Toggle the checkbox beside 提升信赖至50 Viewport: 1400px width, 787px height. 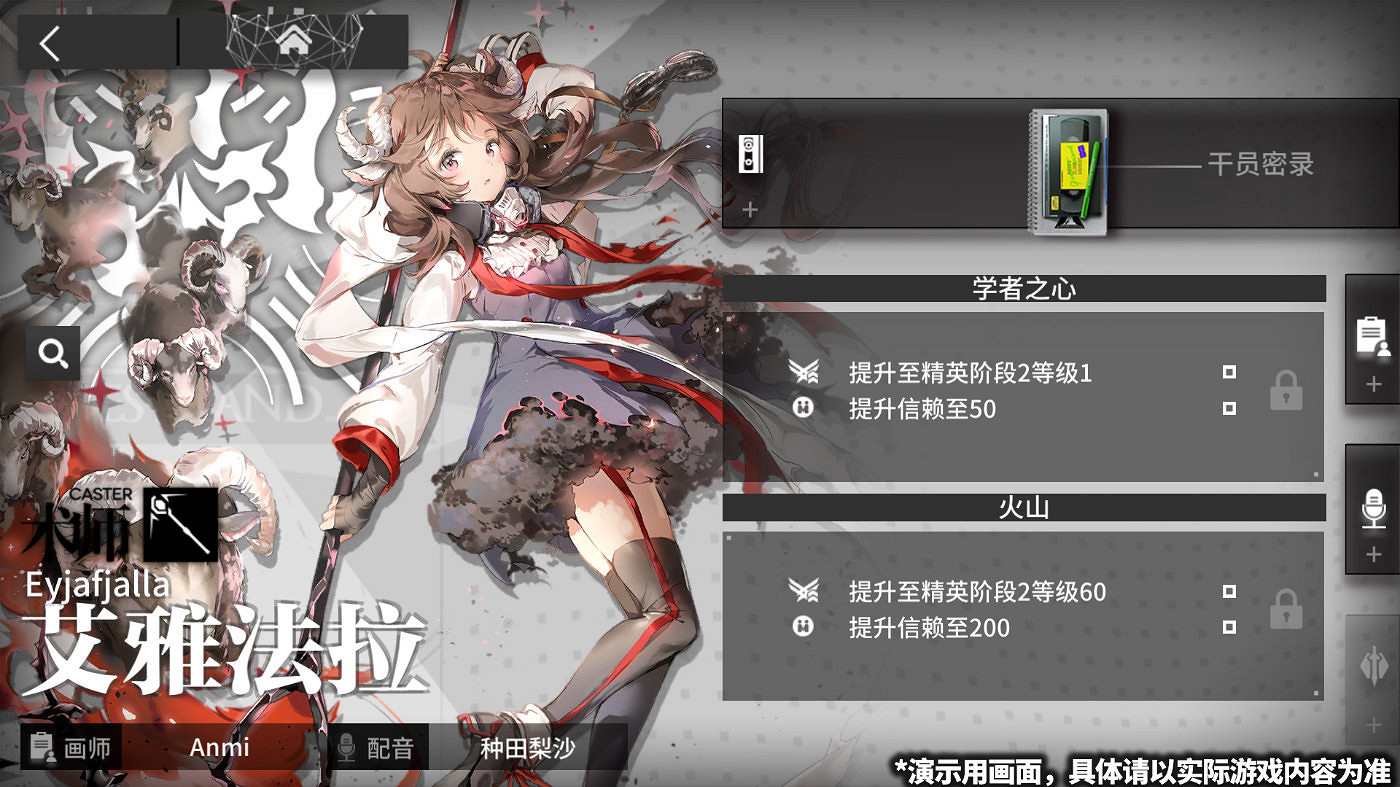click(1228, 408)
